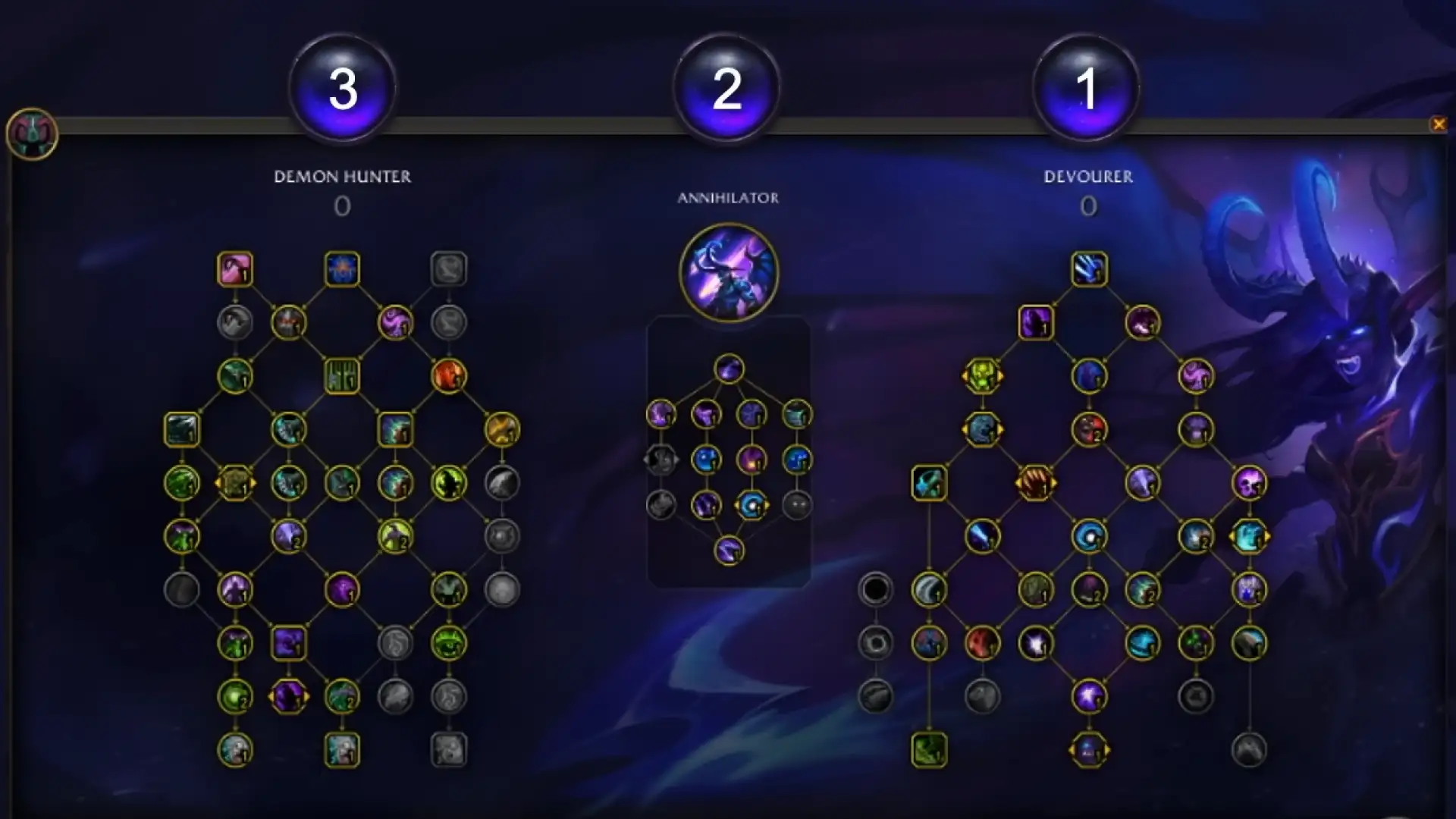The width and height of the screenshot is (1456, 819).
Task: Click the purple tentacle talent in Demon Hunter second row
Action: (394, 324)
